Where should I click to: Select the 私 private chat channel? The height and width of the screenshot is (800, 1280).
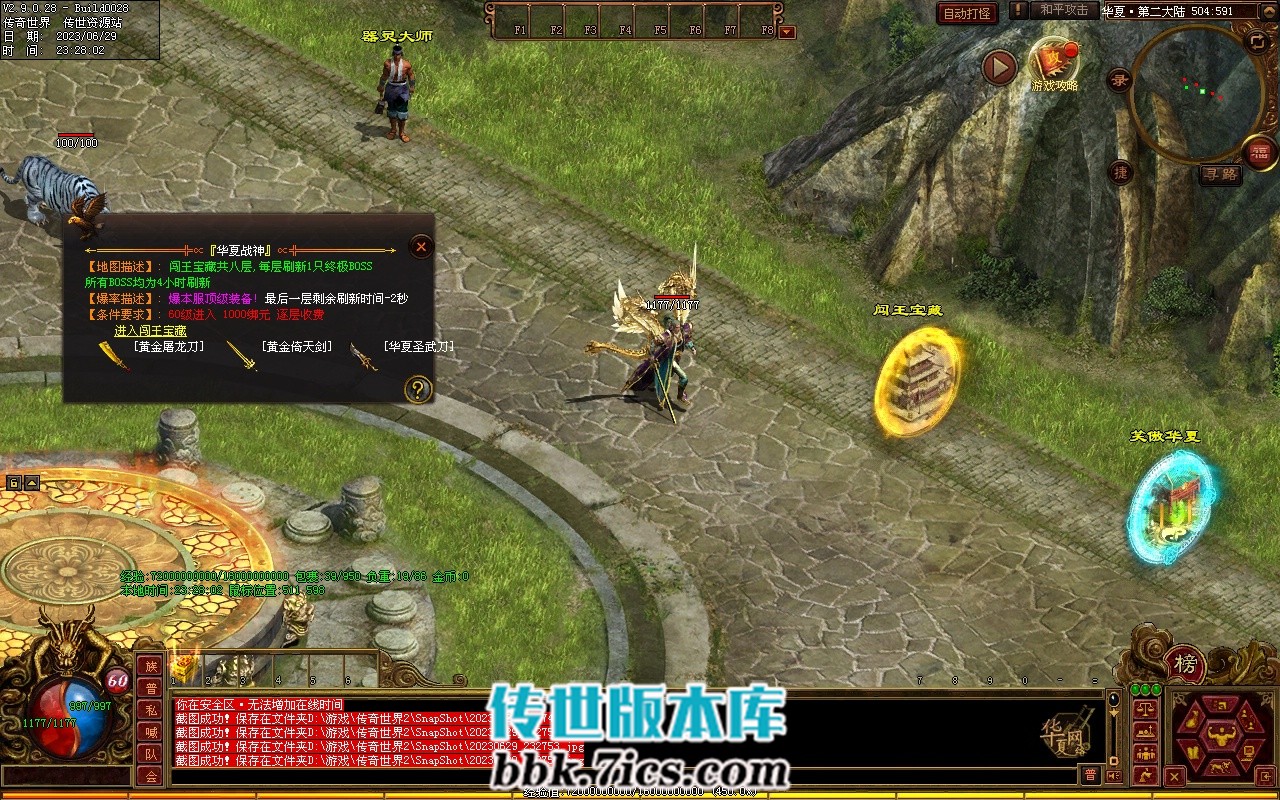click(x=151, y=710)
